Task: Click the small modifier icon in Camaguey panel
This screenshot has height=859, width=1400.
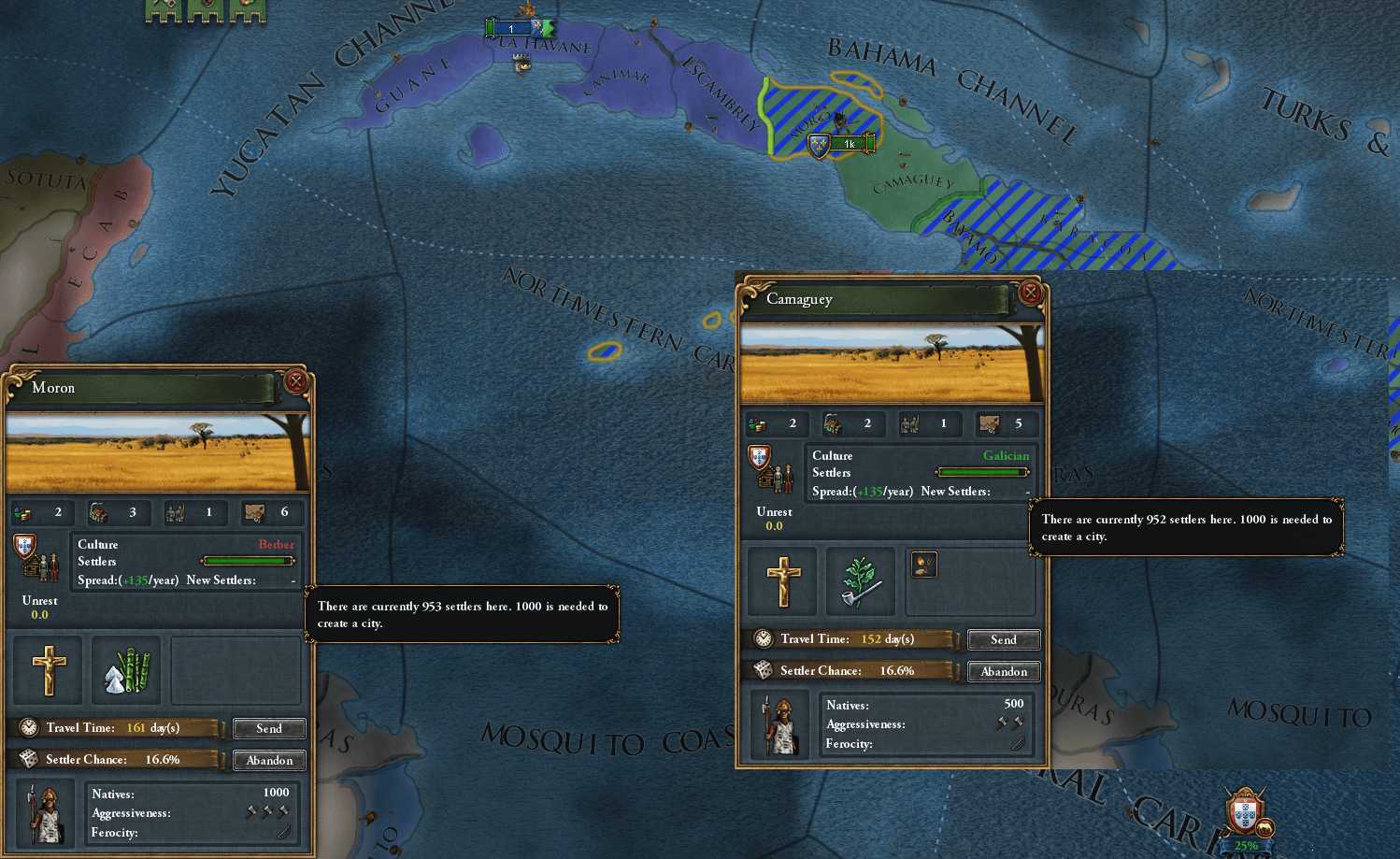Action: 923,565
